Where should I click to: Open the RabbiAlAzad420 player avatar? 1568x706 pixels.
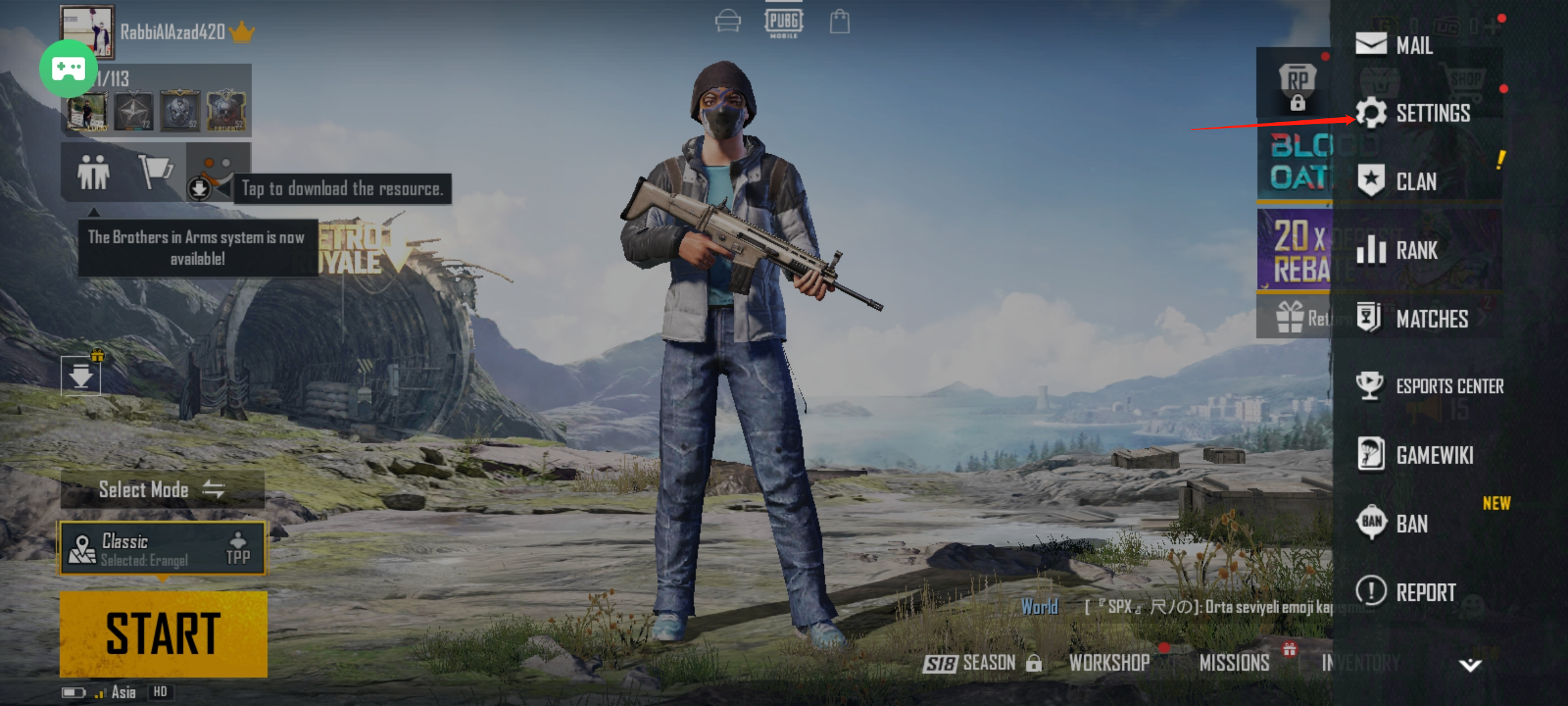coord(88,31)
